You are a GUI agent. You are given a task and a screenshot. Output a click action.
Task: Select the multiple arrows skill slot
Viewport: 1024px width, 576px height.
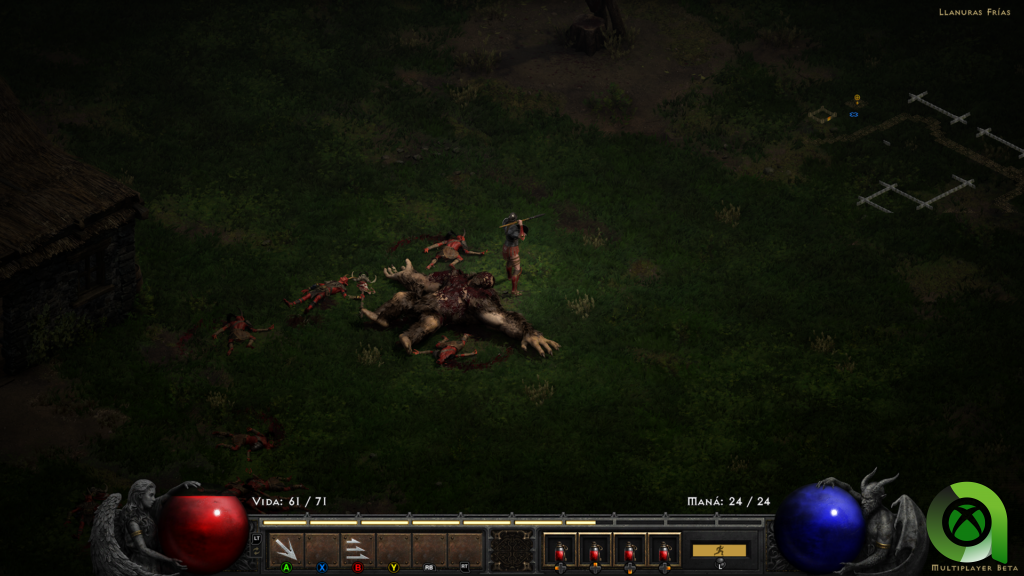(358, 549)
